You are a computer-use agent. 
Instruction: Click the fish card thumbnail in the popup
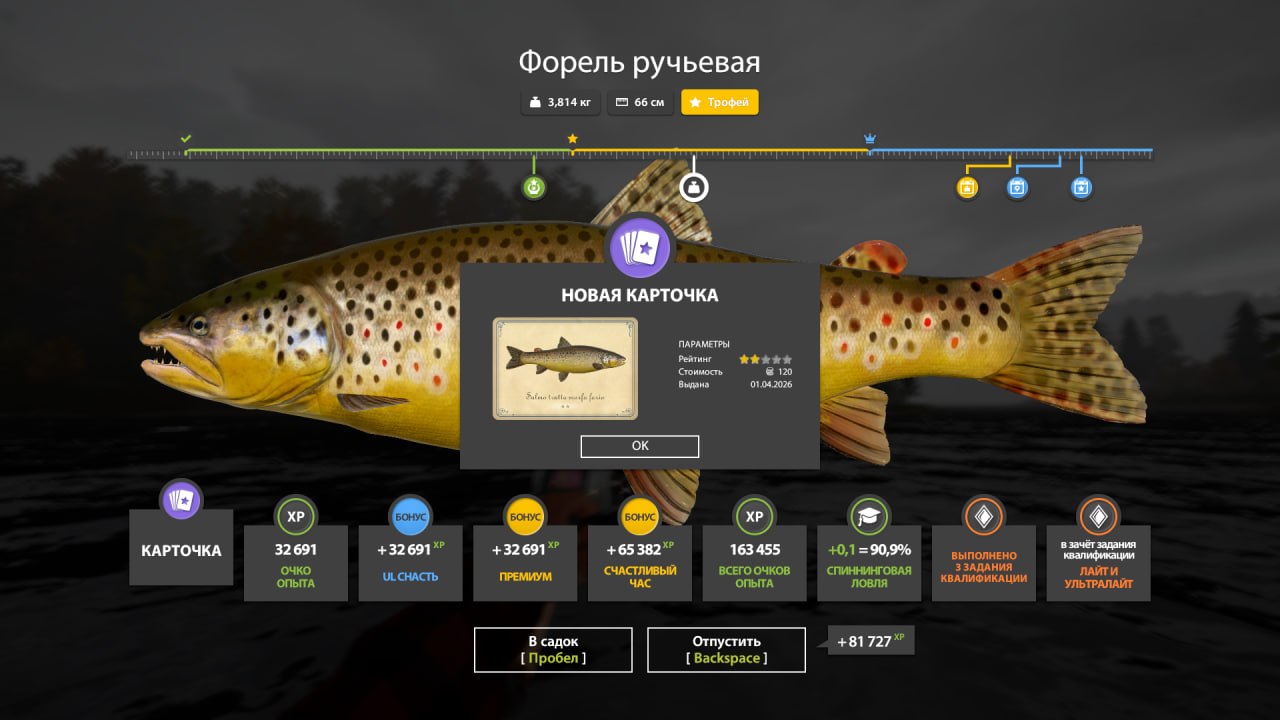coord(564,369)
